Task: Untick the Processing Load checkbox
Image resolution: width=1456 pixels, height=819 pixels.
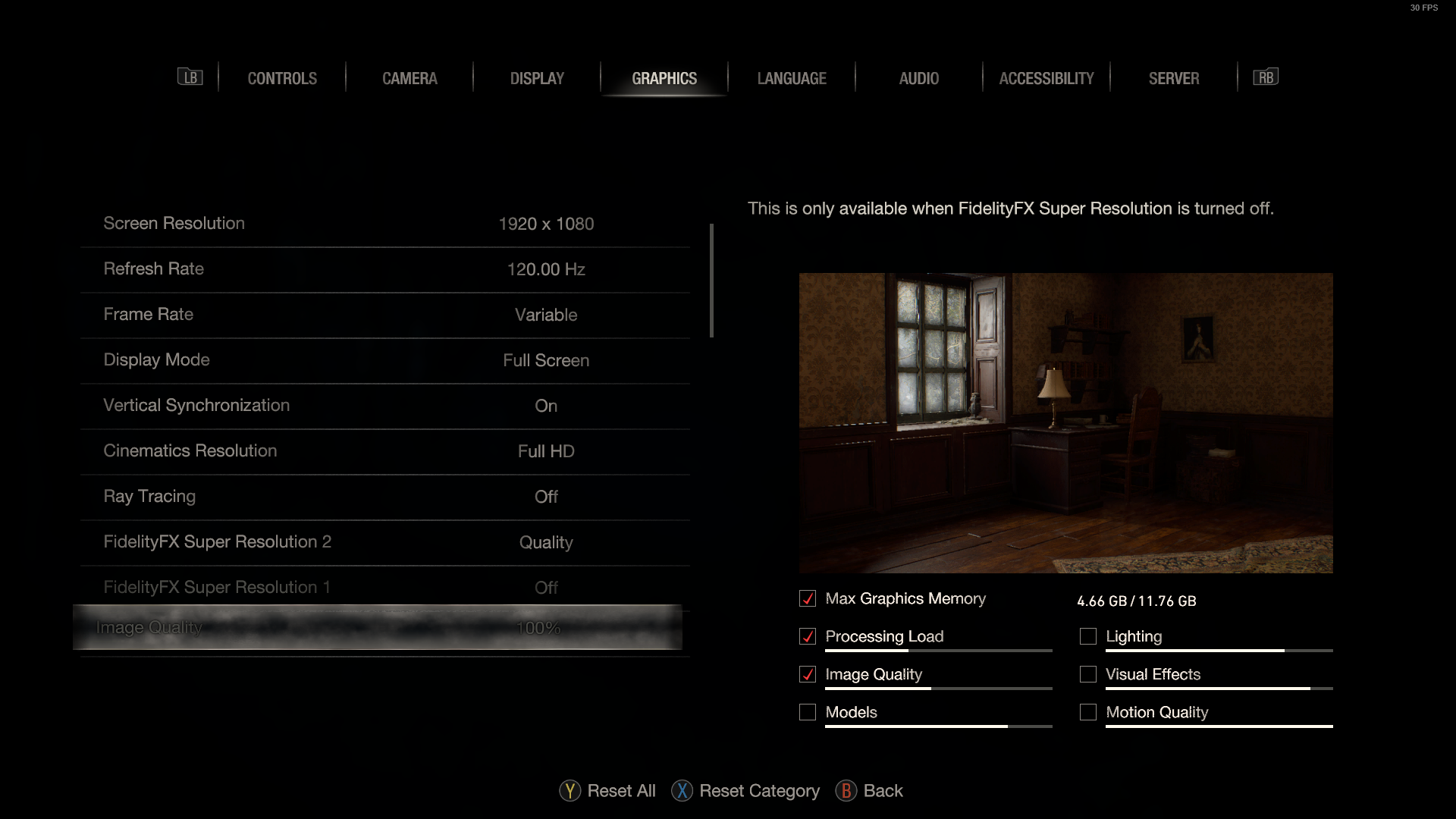Action: click(808, 637)
